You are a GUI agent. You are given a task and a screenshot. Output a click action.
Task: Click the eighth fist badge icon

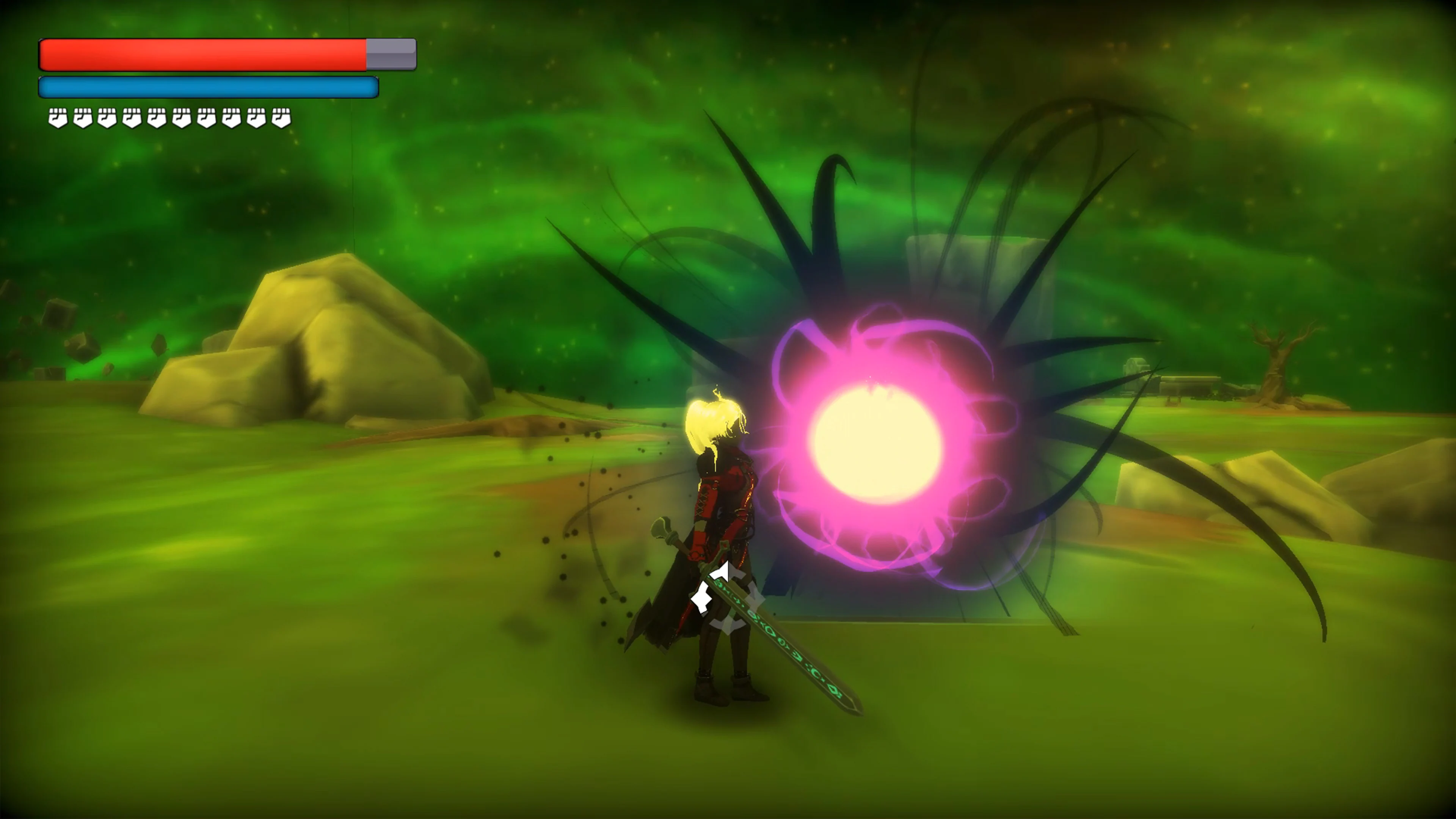tap(231, 118)
